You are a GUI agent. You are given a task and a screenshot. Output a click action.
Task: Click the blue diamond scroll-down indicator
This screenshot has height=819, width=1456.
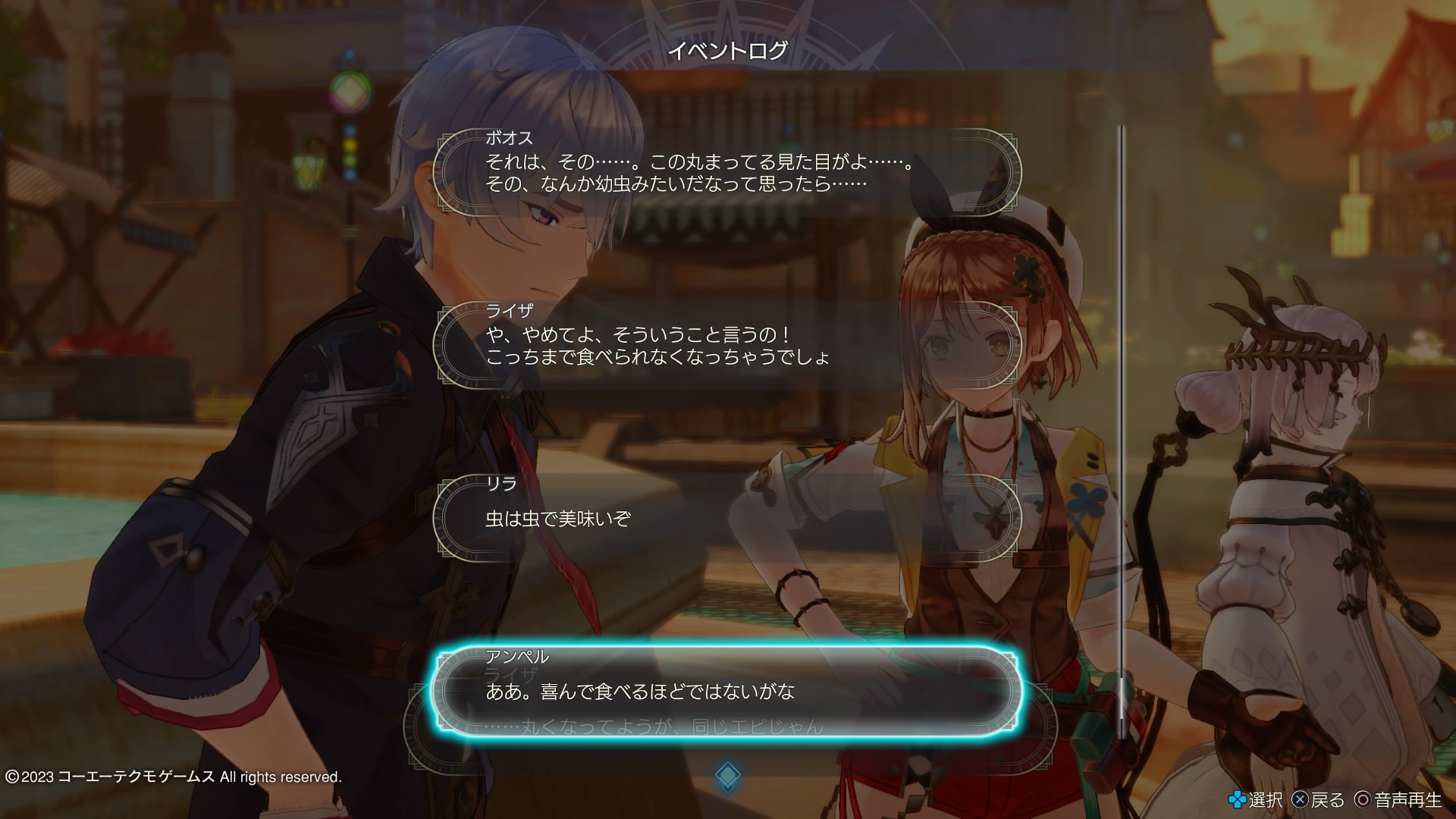727,775
